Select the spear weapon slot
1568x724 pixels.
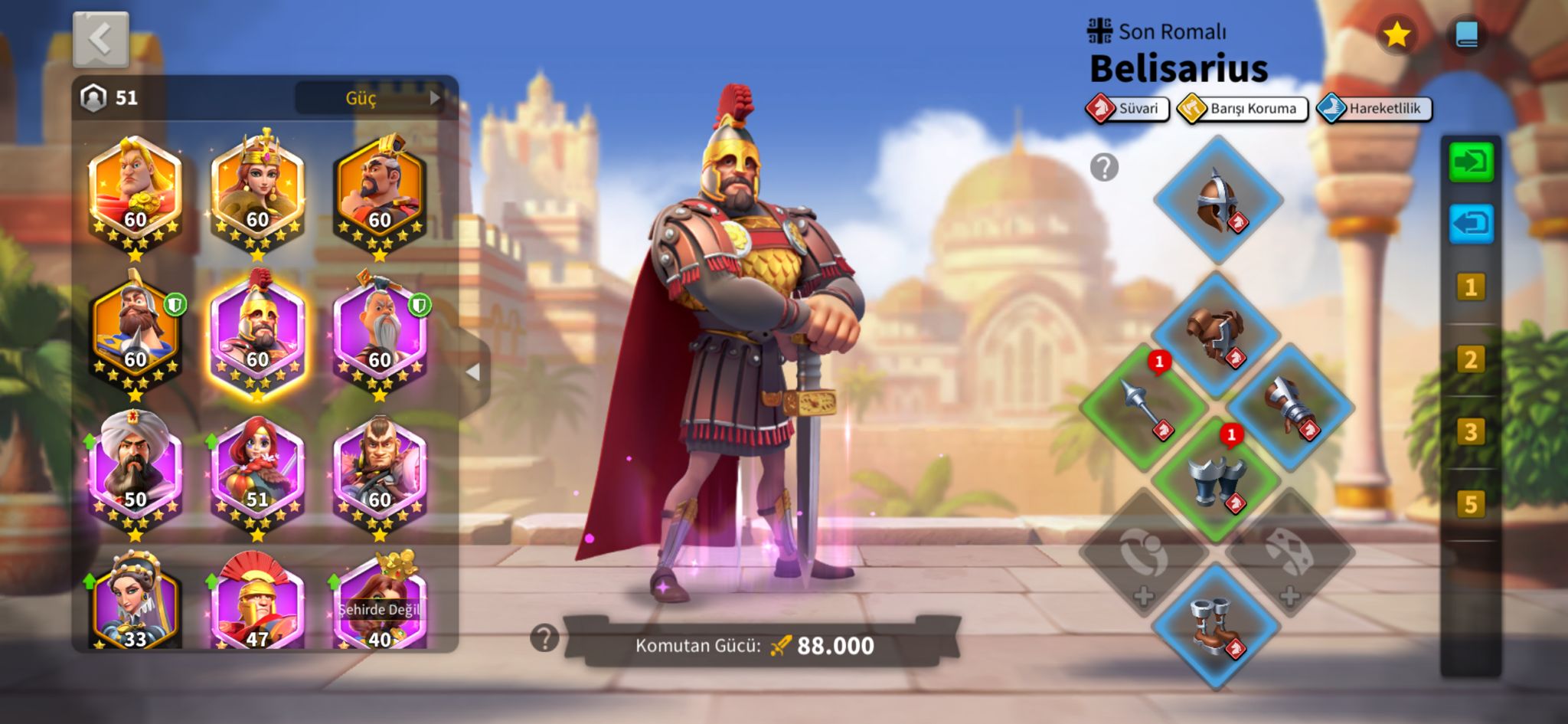pos(1144,407)
